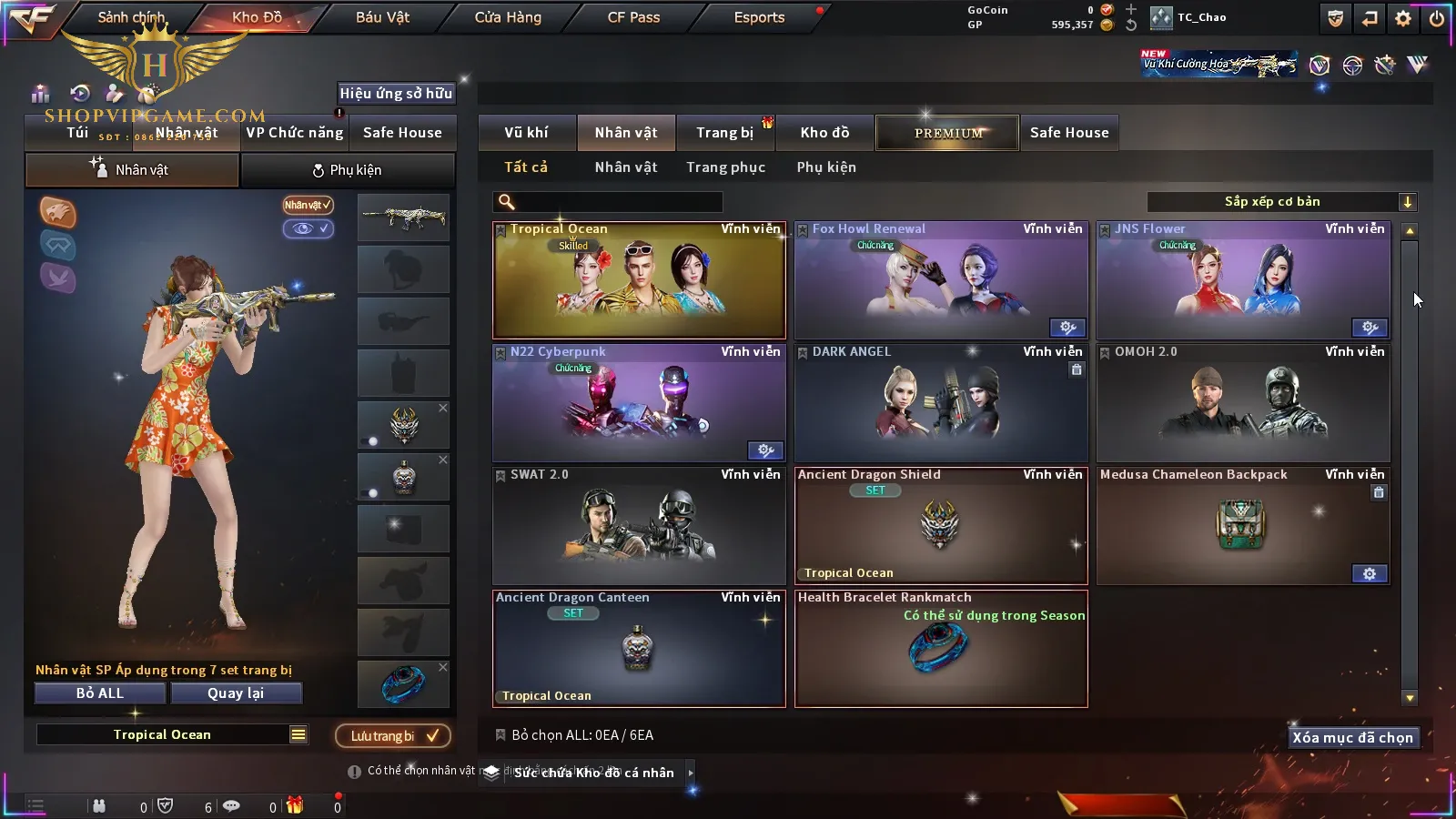
Task: Go to the CF Pass menu
Action: 633,17
